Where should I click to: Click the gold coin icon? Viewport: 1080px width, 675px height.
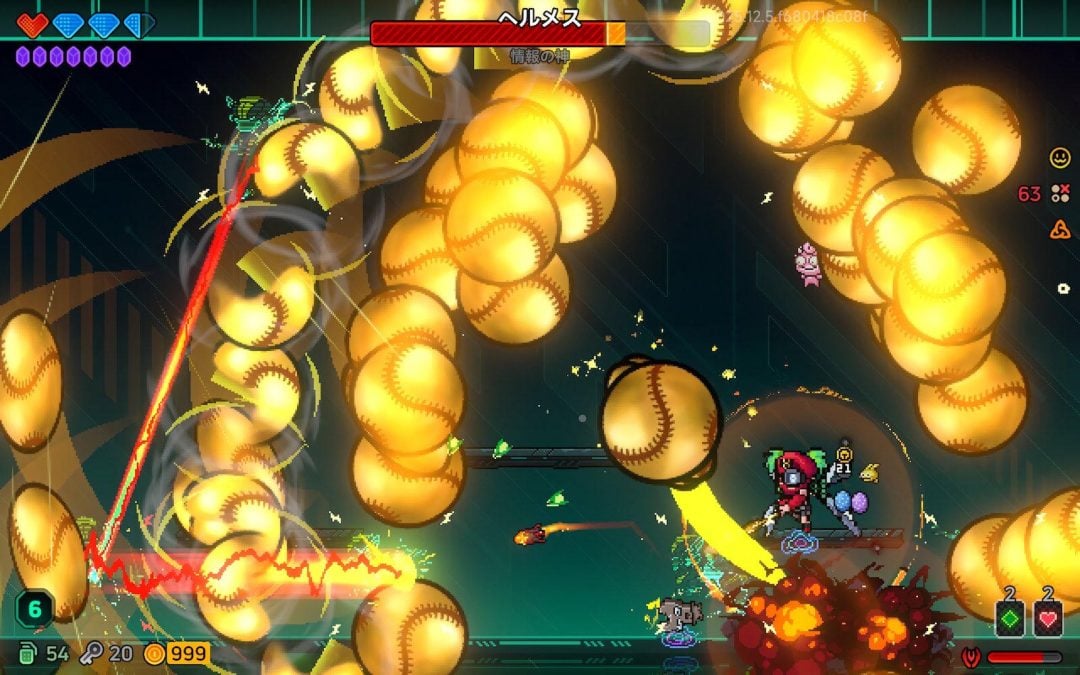point(153,654)
